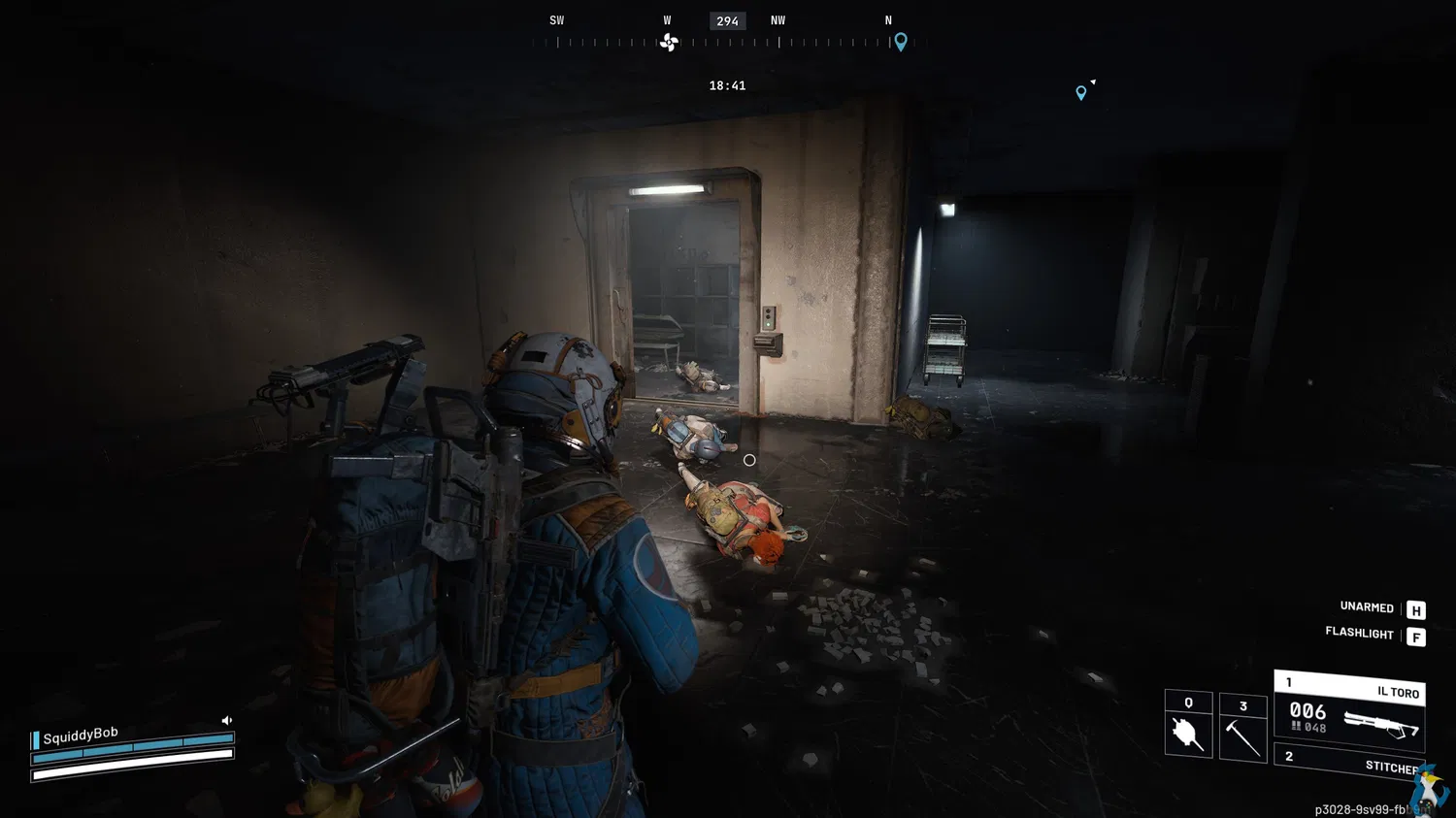1456x818 pixels.
Task: Click the fan-shaped marker on the compass
Action: point(669,42)
